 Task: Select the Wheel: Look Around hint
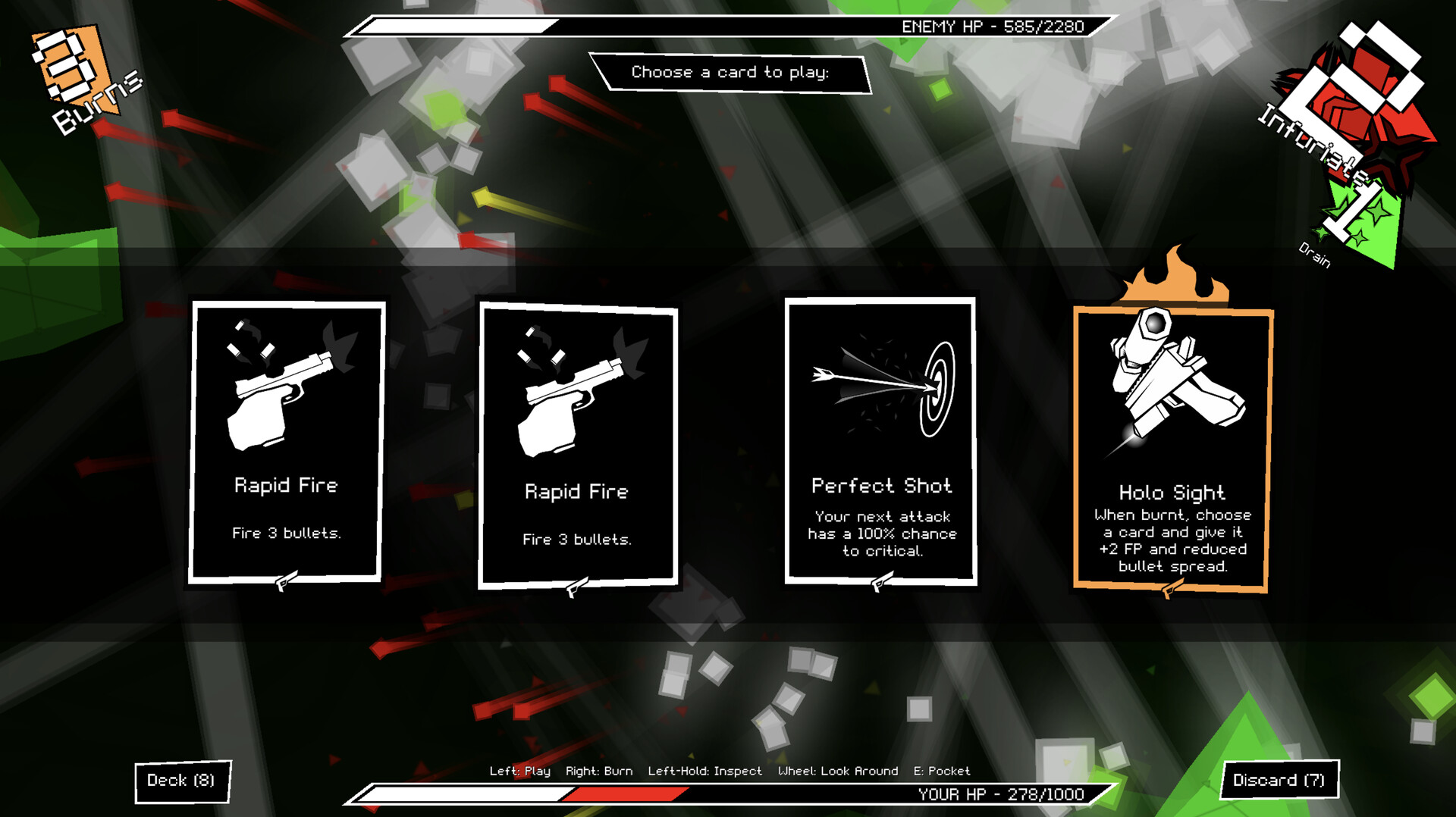[x=838, y=771]
